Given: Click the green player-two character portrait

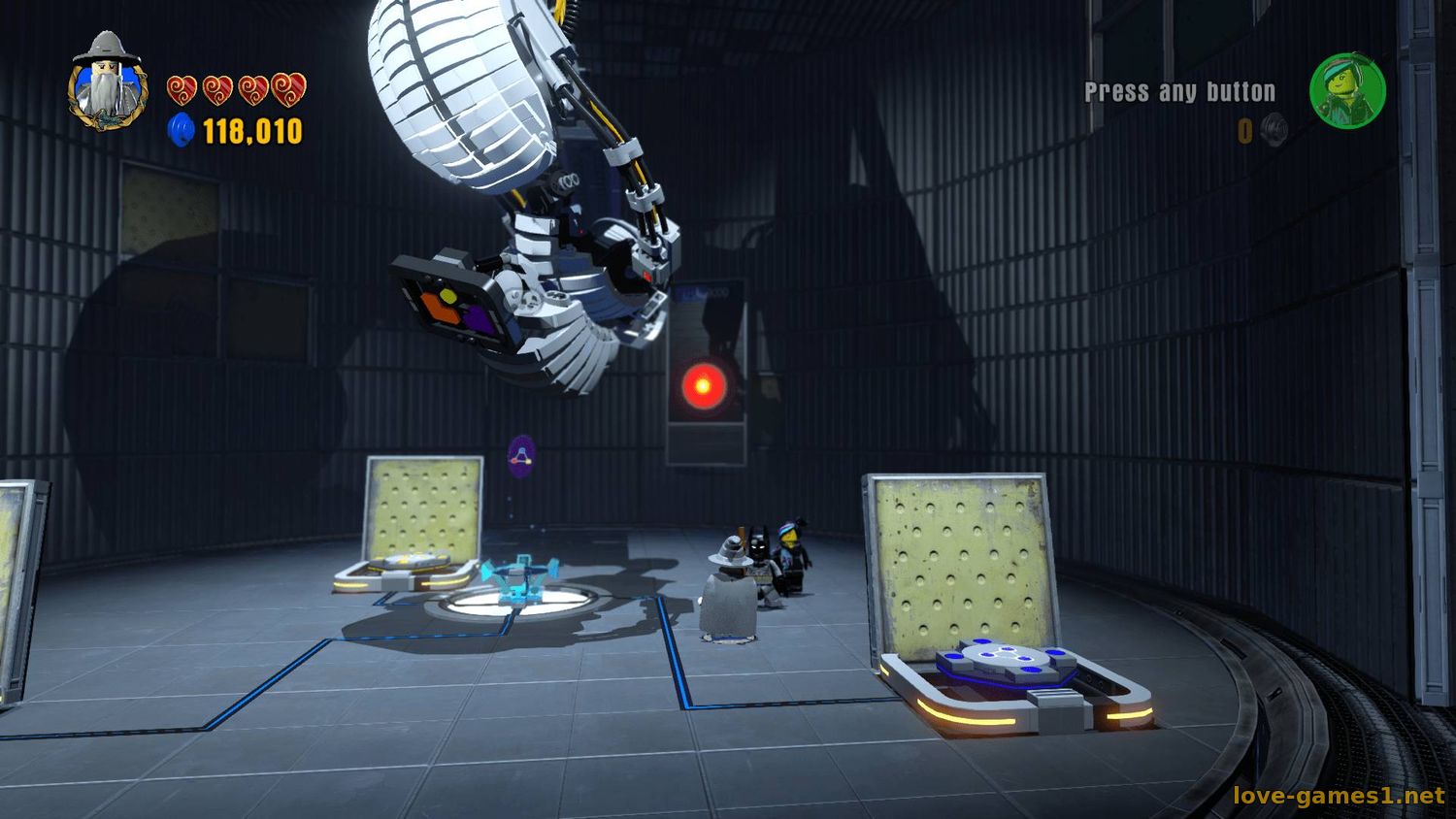Looking at the screenshot, I should pos(1347,91).
